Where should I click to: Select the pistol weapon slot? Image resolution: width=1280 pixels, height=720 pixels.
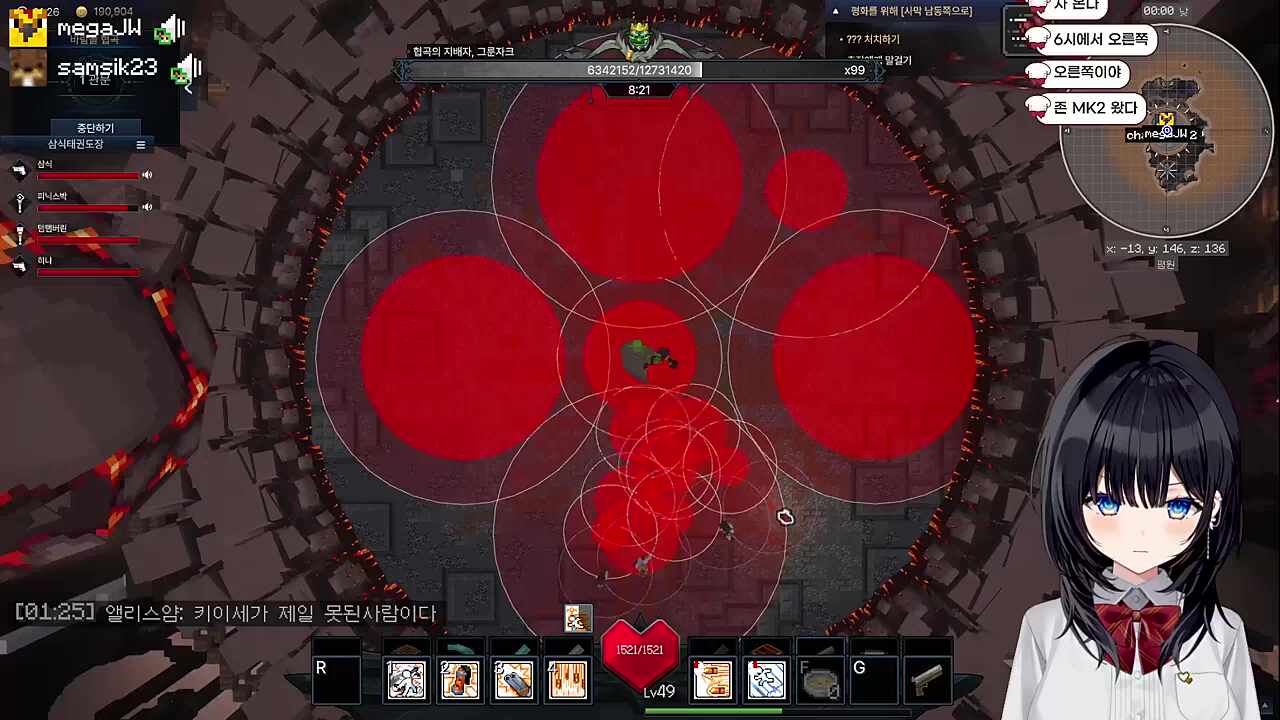tap(927, 680)
